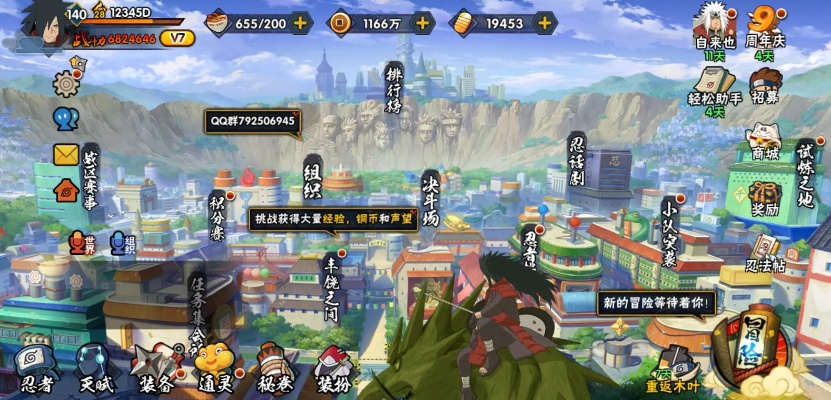Image resolution: width=831 pixels, height=400 pixels.
Task: Open the 忍法帖 scroll icon
Action: (764, 253)
